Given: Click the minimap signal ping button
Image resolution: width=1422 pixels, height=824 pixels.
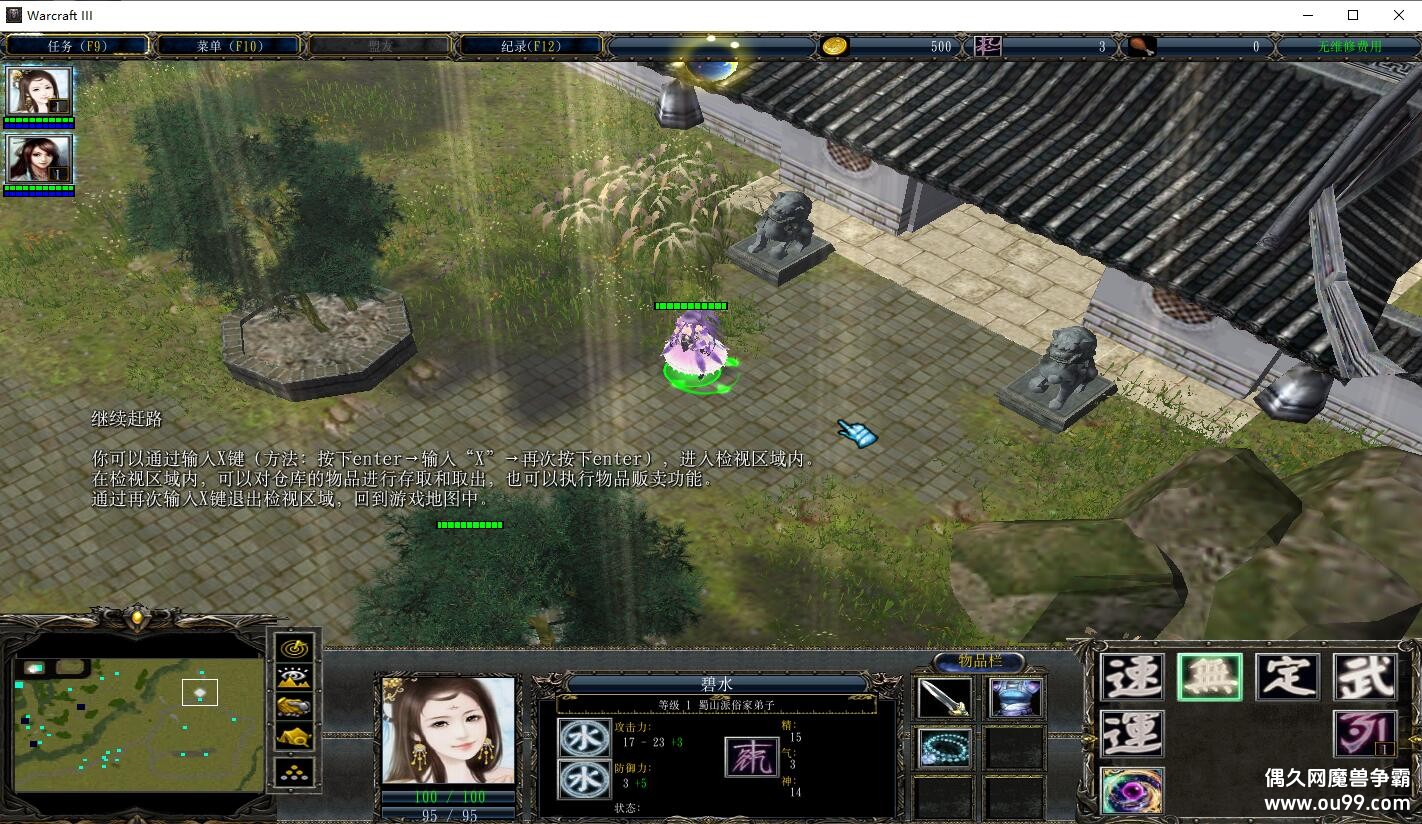Looking at the screenshot, I should (x=294, y=647).
